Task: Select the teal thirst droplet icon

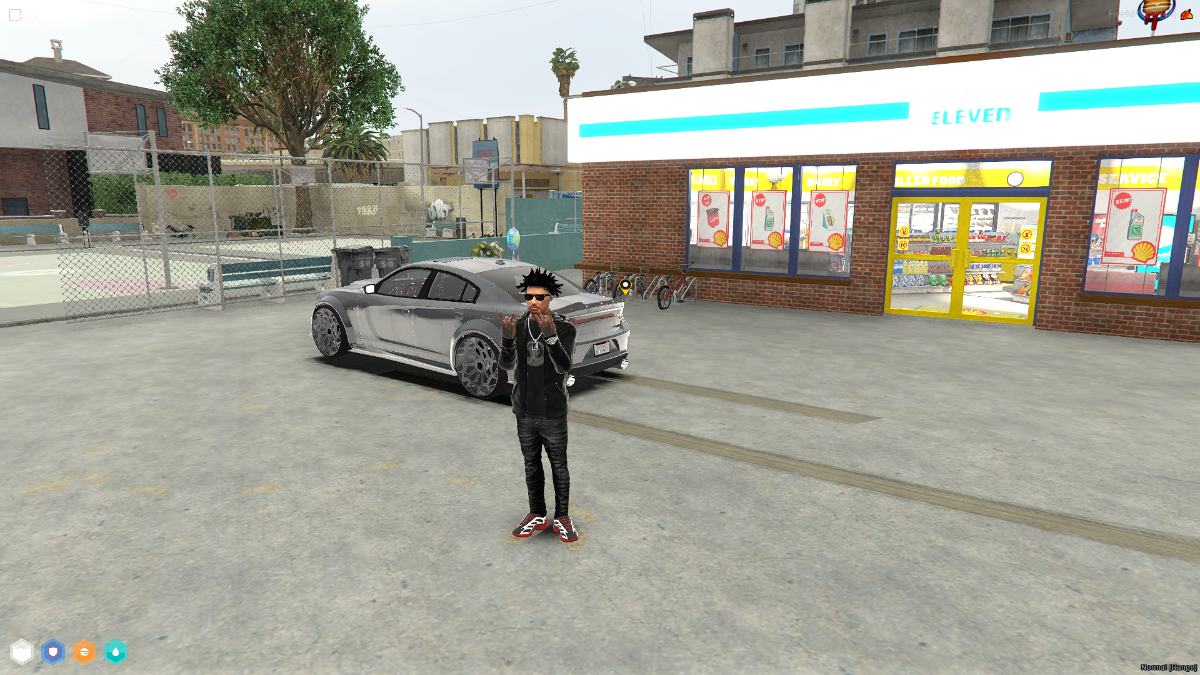Action: click(x=115, y=652)
